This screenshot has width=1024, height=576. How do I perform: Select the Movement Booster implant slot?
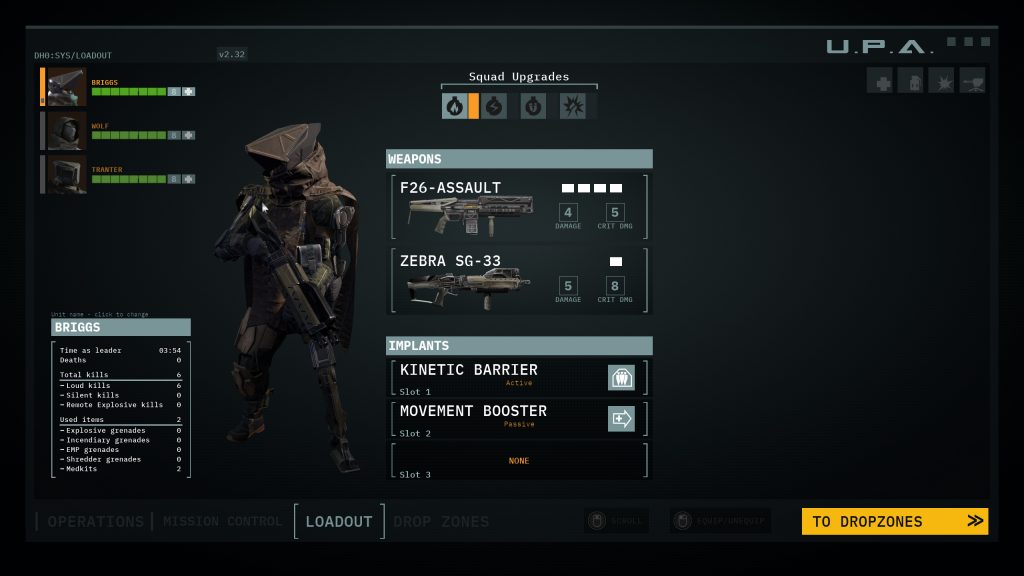(x=518, y=418)
